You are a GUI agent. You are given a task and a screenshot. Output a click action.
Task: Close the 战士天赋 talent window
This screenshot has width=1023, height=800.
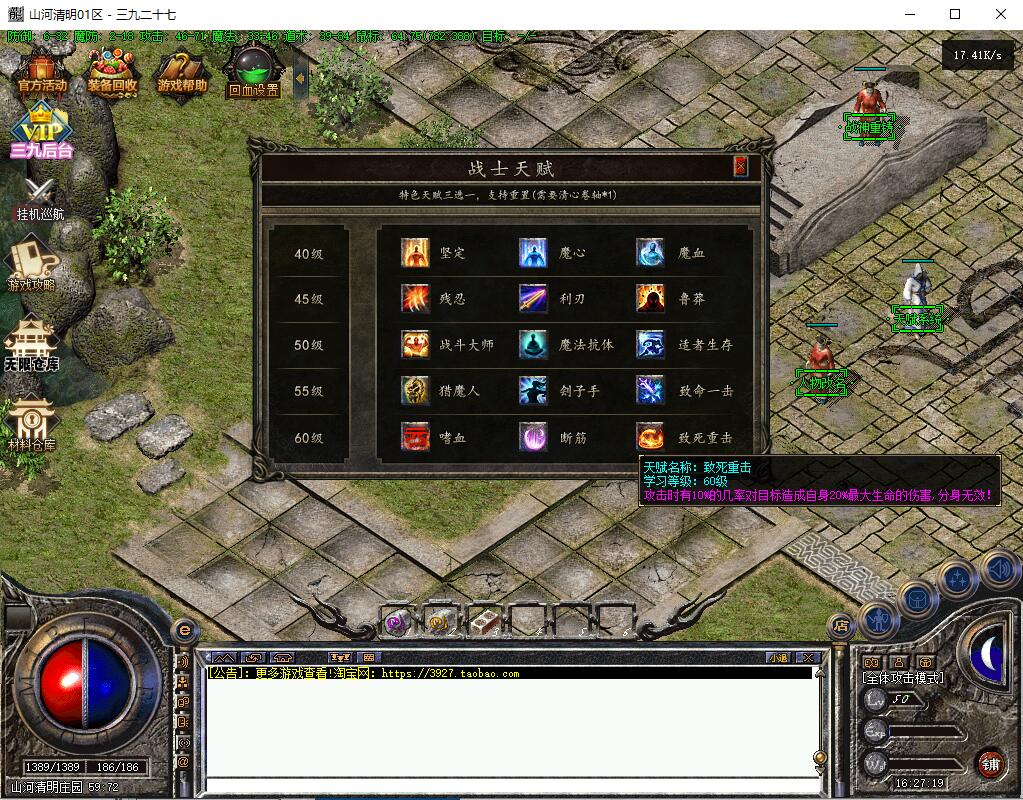tap(741, 167)
